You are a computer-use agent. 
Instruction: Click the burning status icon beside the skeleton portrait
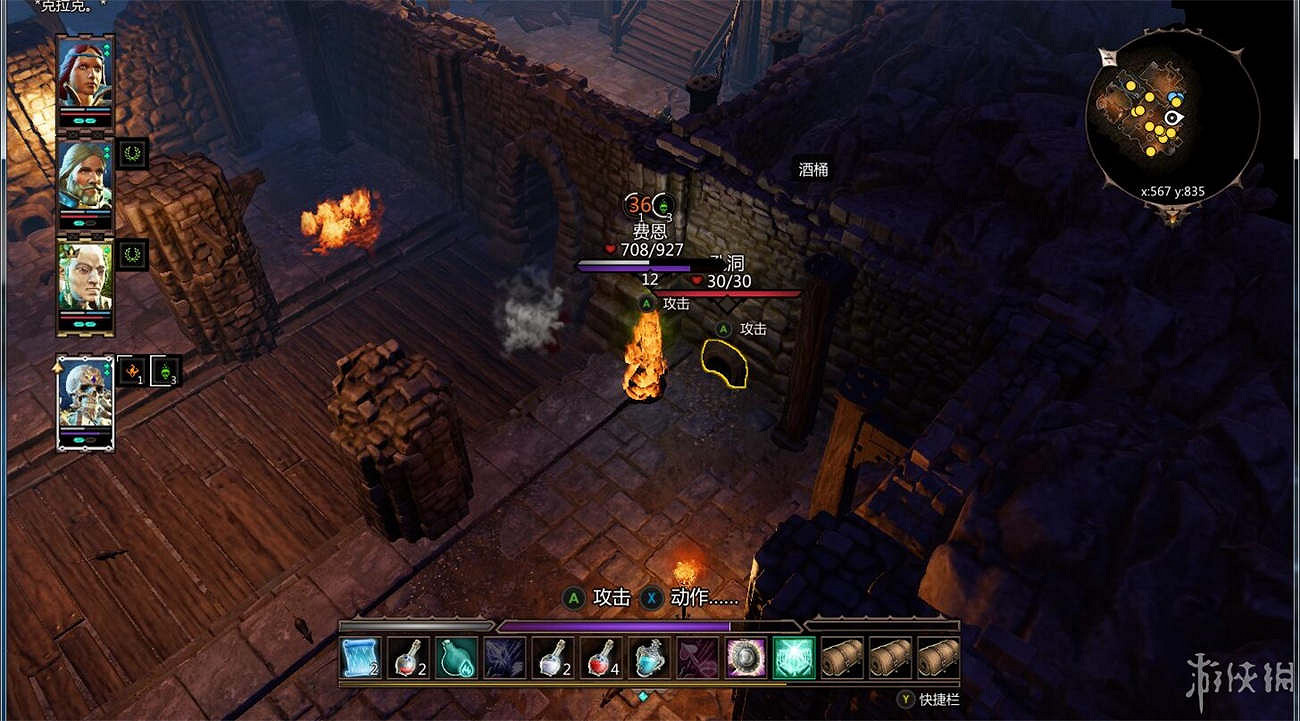(133, 371)
